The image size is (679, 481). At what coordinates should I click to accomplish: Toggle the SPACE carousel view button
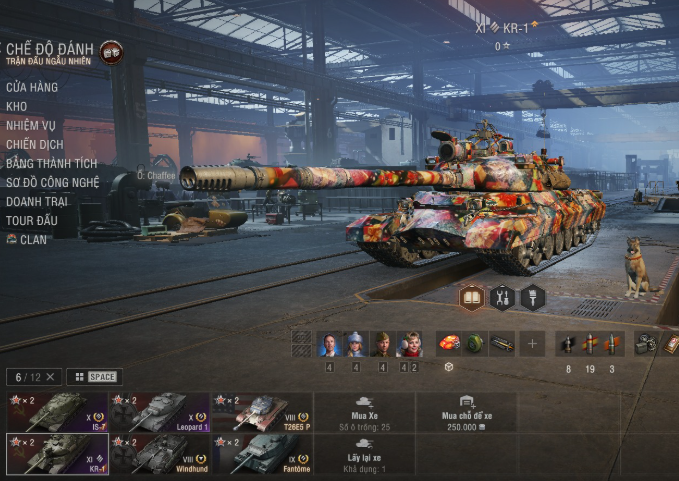point(95,377)
